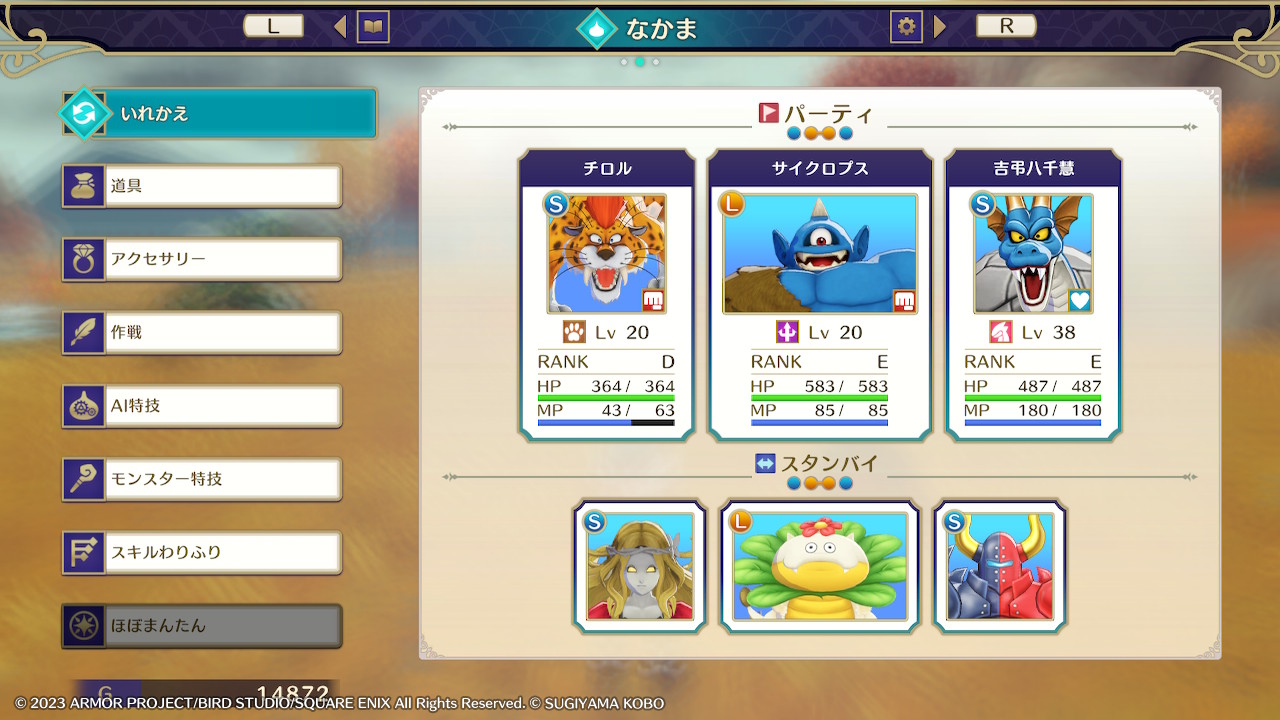
Task: Choose the standby flower-headed monster portrait
Action: point(820,567)
